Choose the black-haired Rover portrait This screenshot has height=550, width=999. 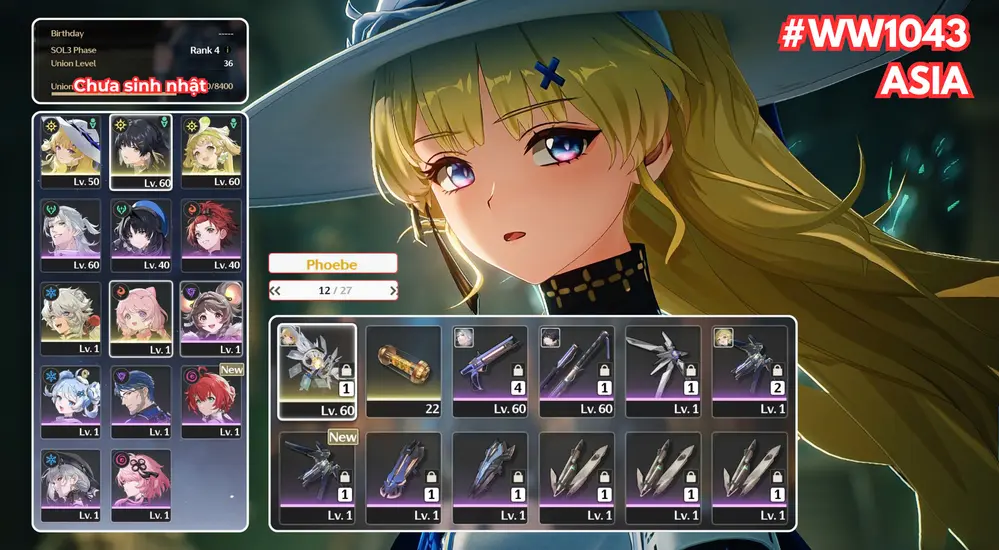tap(140, 150)
